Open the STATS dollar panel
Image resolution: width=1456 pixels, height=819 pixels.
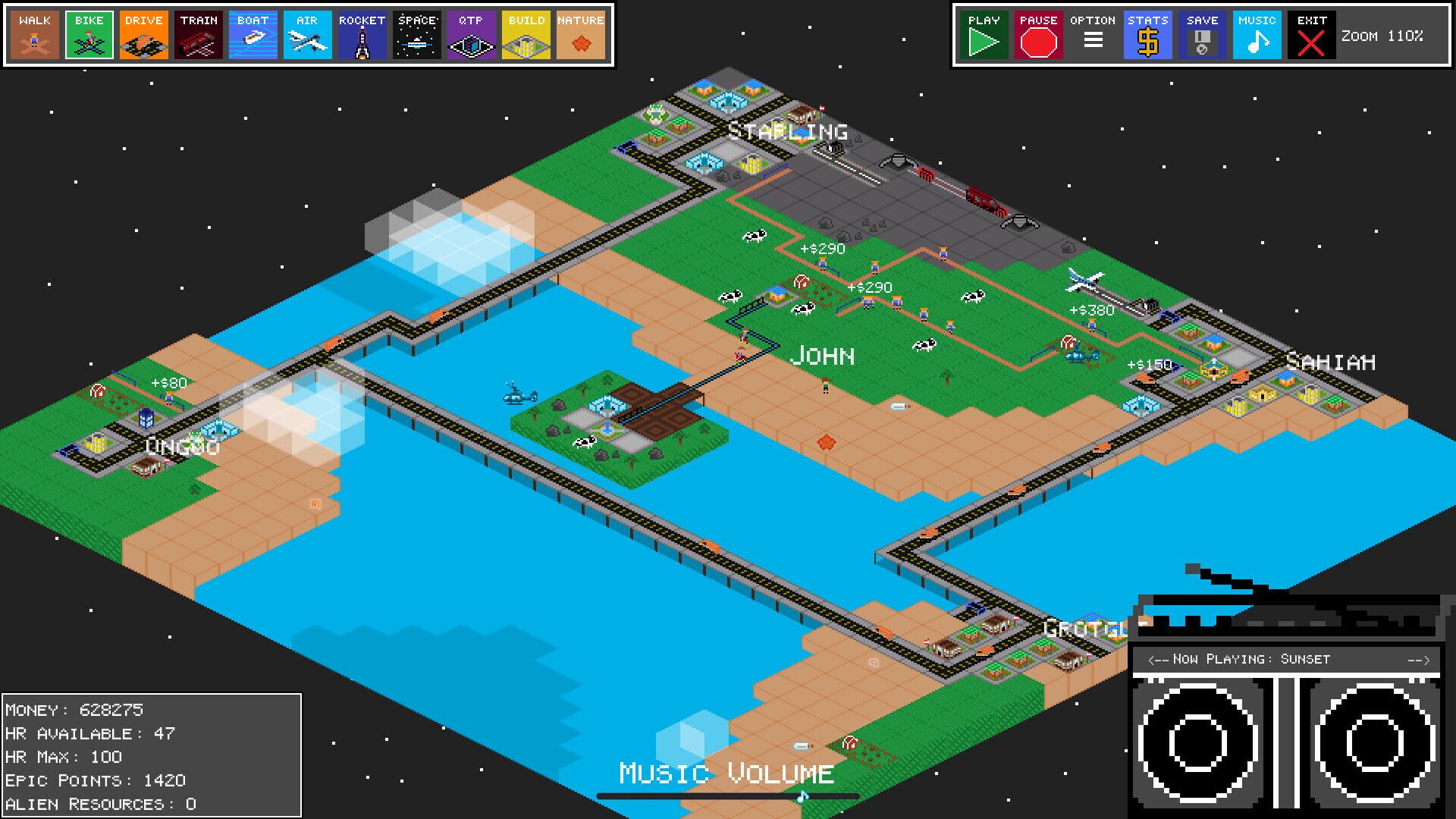[1147, 34]
